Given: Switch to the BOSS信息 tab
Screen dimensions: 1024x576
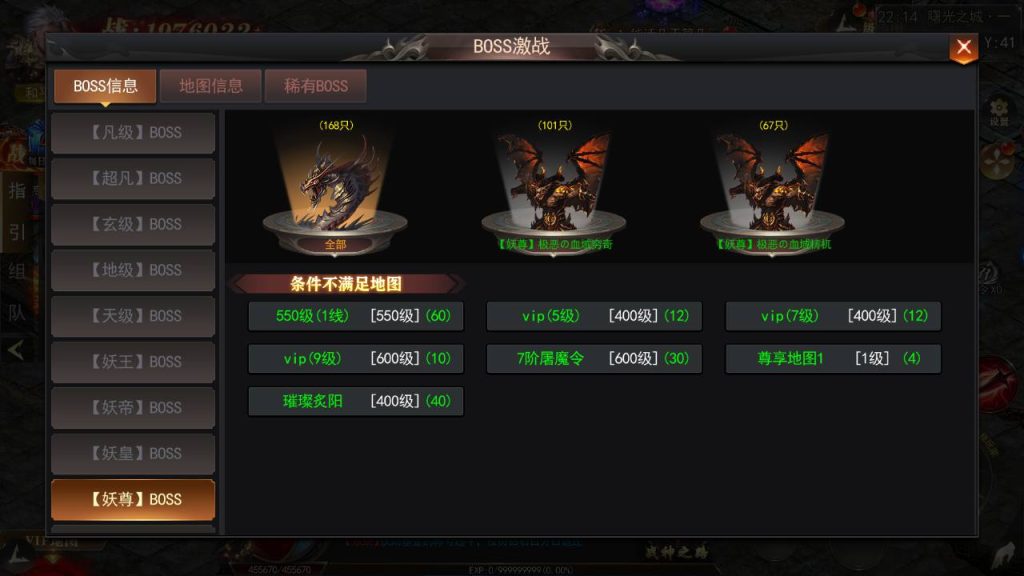Looking at the screenshot, I should point(105,86).
